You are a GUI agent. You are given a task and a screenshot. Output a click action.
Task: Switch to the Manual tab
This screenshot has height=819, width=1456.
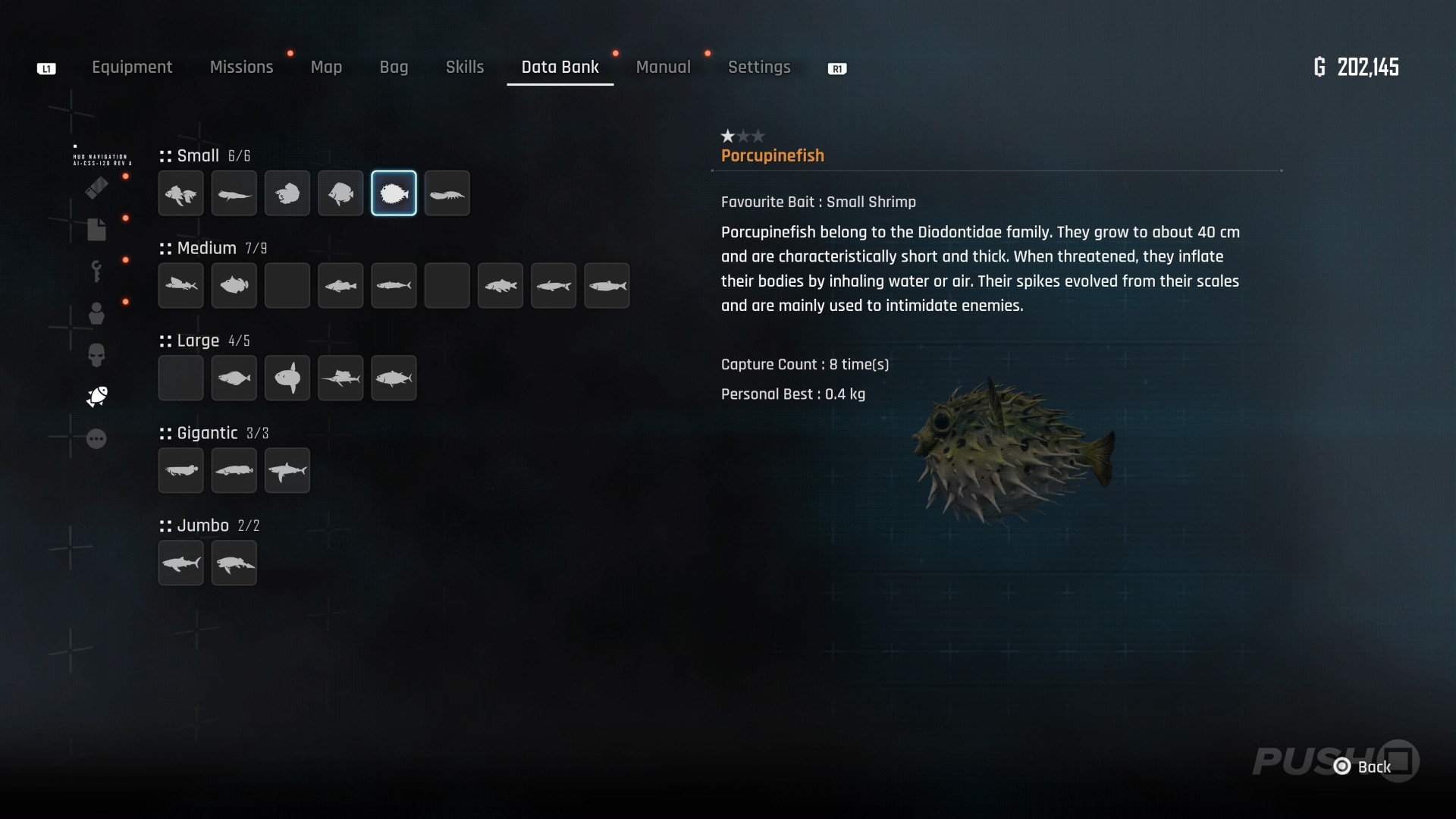click(663, 67)
